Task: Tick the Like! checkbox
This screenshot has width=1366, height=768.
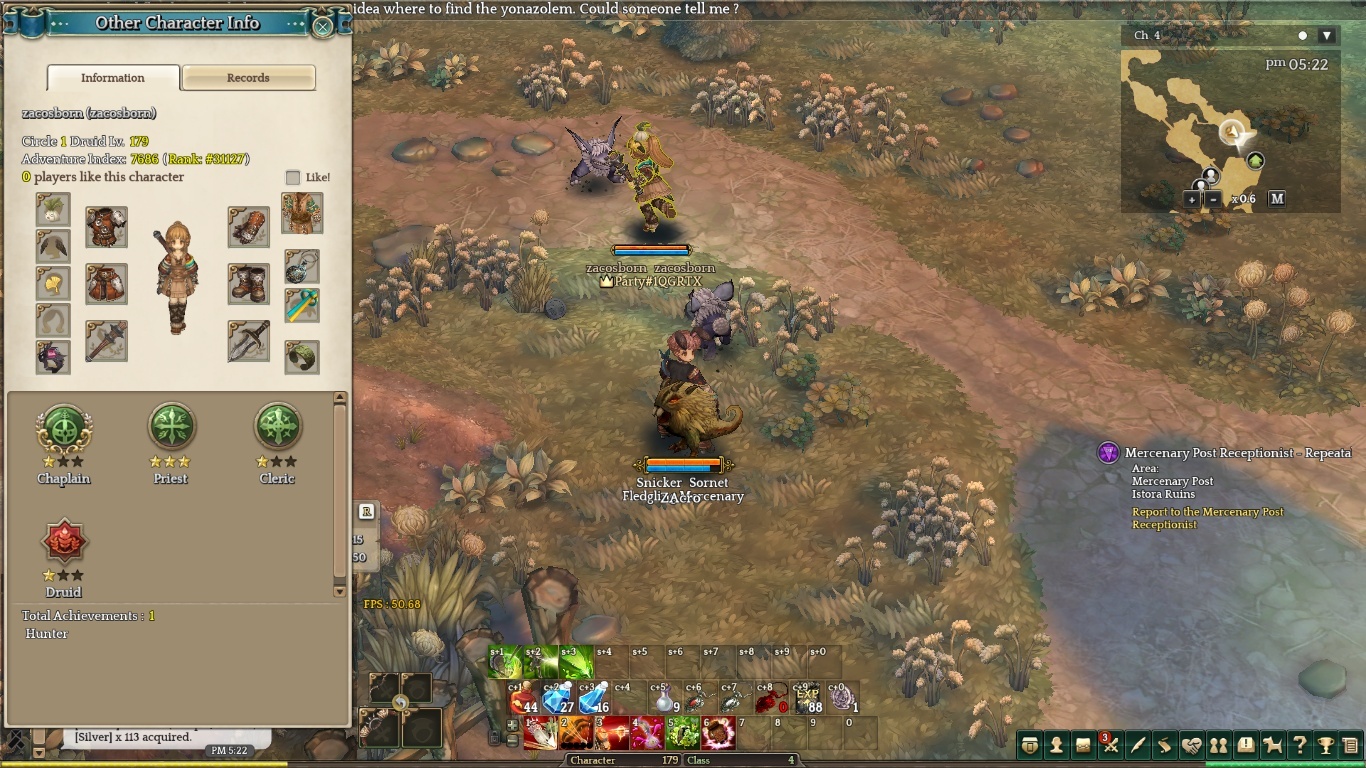Action: point(293,178)
